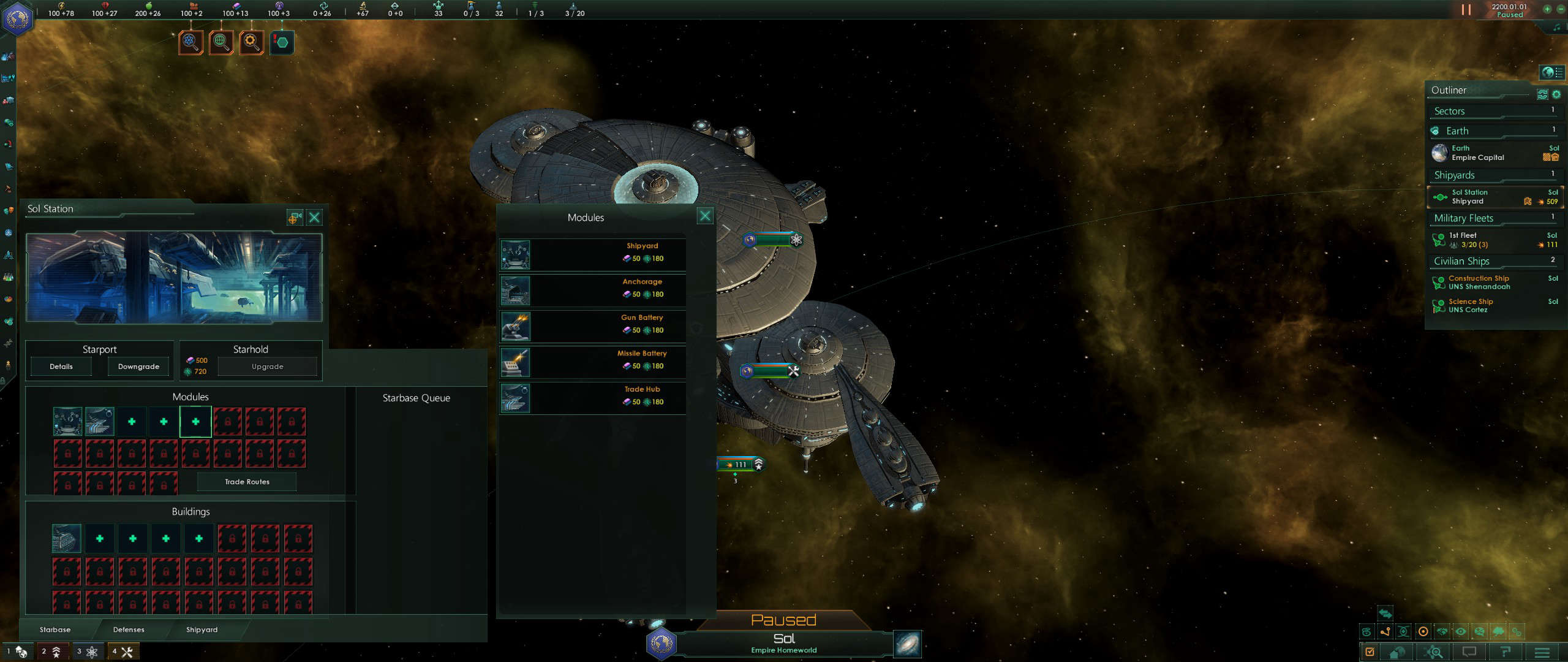Switch to the Shipyard tab
Image resolution: width=1568 pixels, height=662 pixels.
point(202,630)
